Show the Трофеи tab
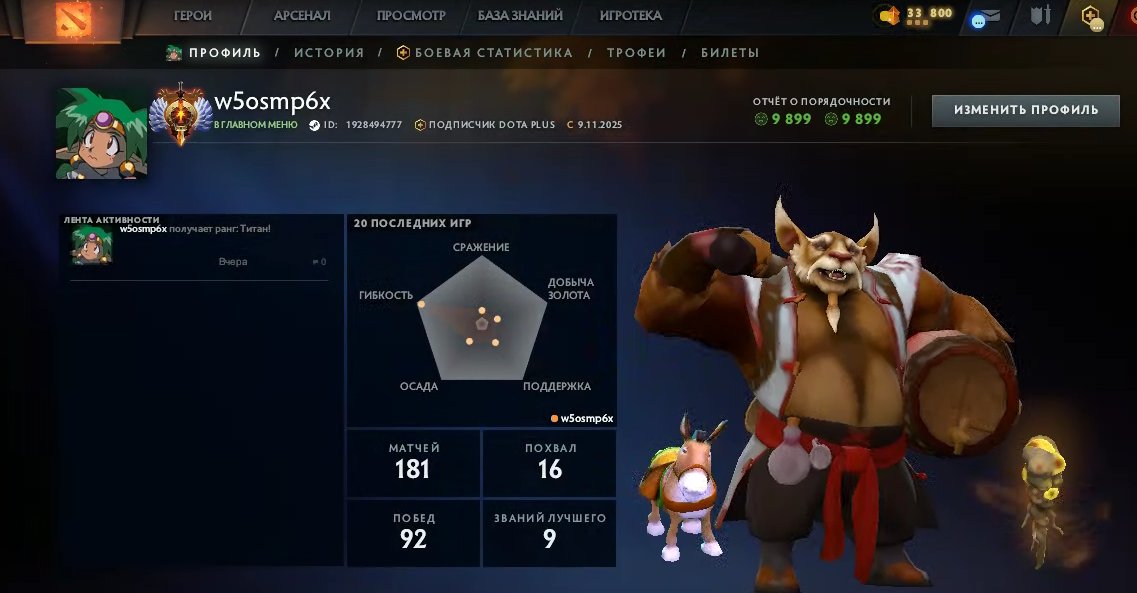 pyautogui.click(x=637, y=53)
